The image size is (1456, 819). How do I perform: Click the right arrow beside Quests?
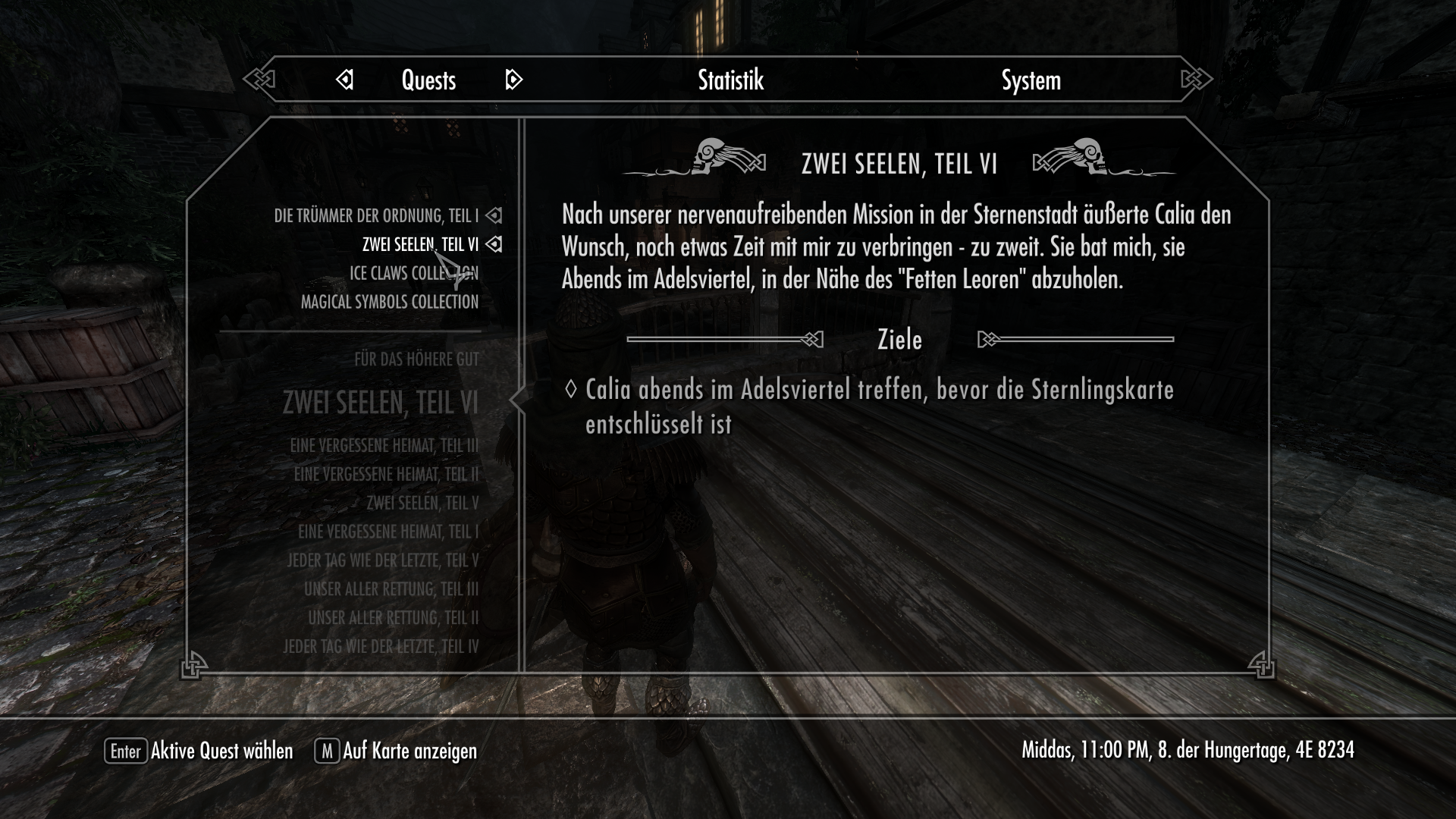tap(513, 80)
